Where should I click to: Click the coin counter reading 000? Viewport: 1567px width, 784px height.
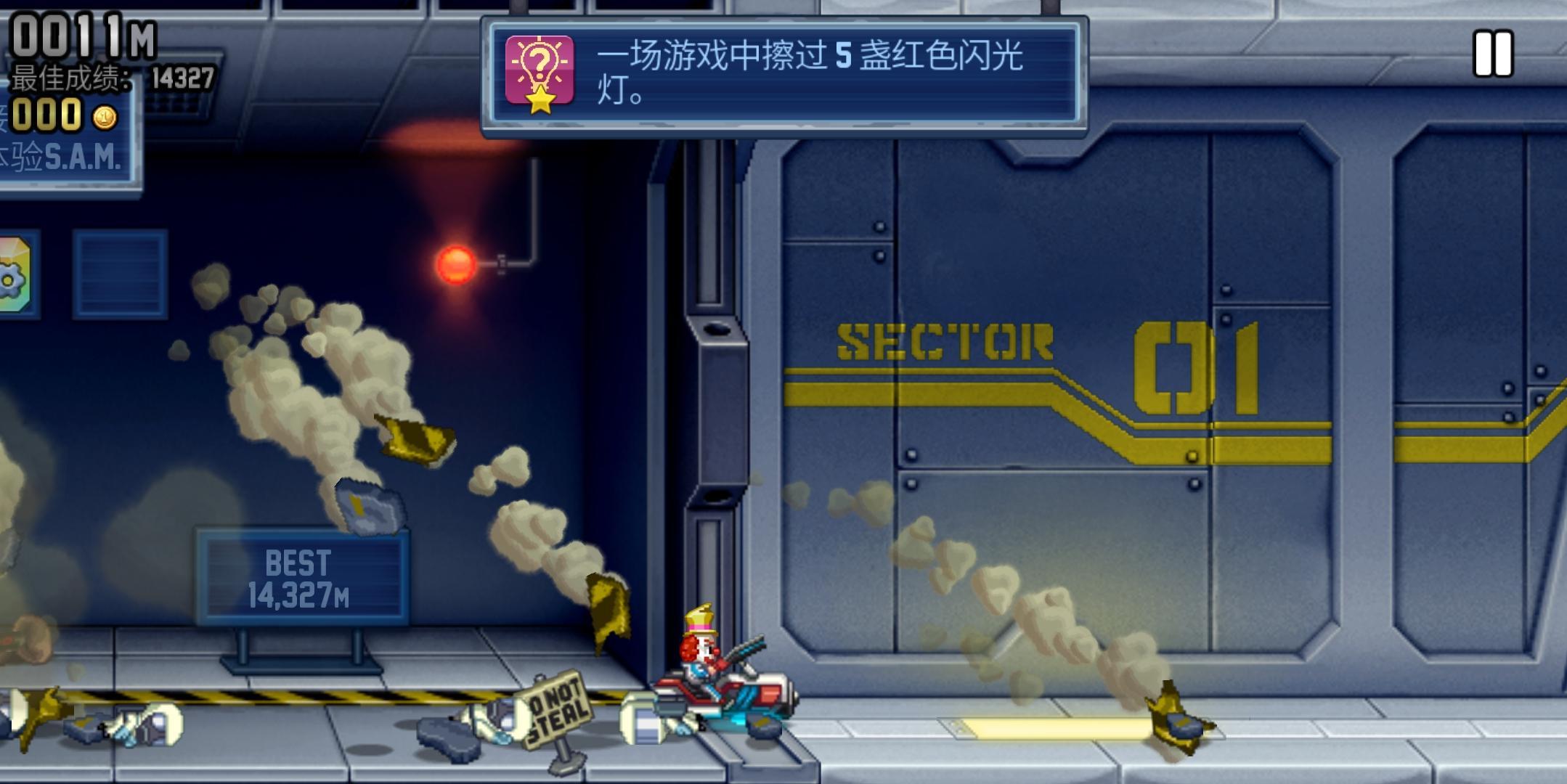coord(47,113)
